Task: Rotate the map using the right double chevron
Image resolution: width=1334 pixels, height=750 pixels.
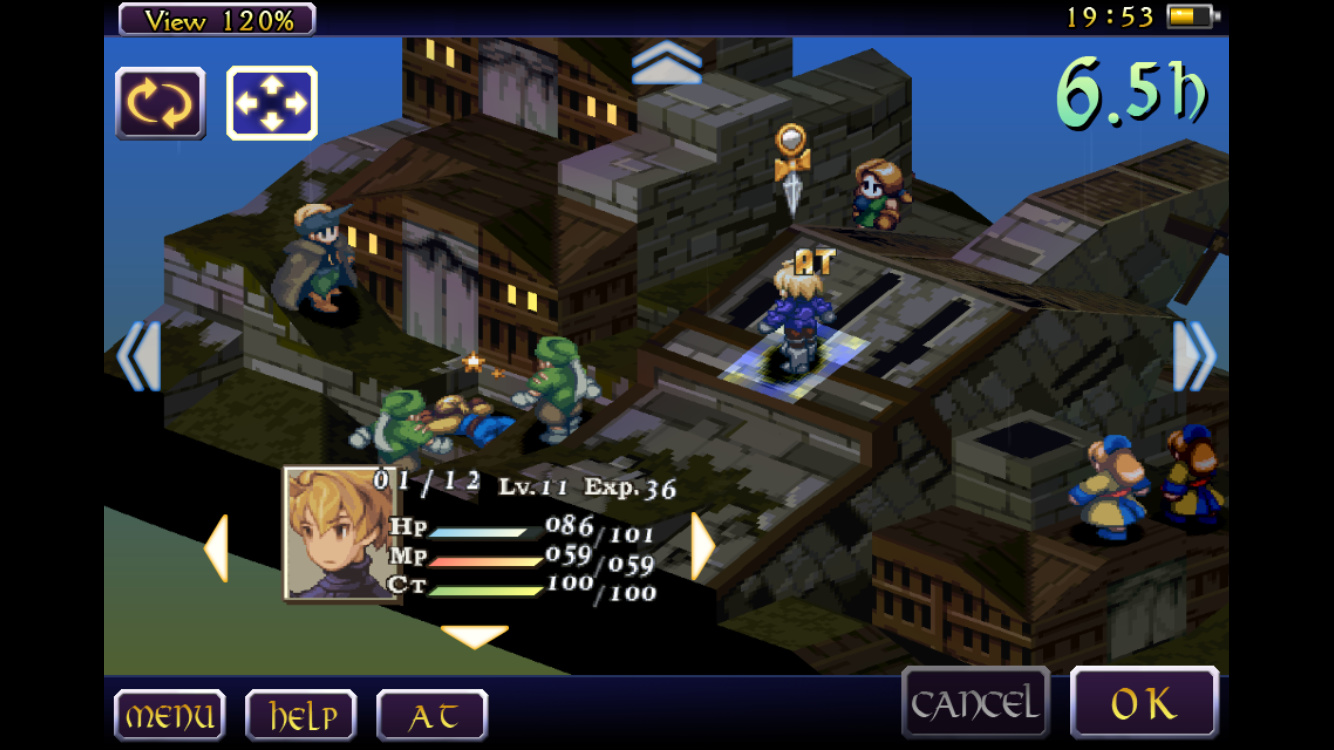Action: 1194,356
